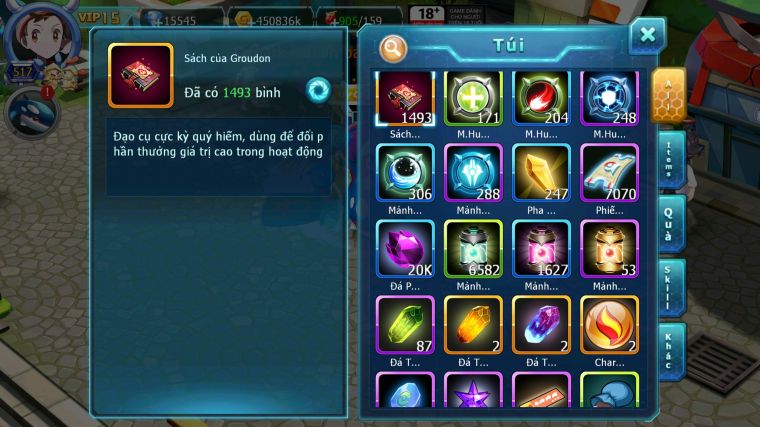Switch to the Items tab
This screenshot has width=760, height=427.
670,158
